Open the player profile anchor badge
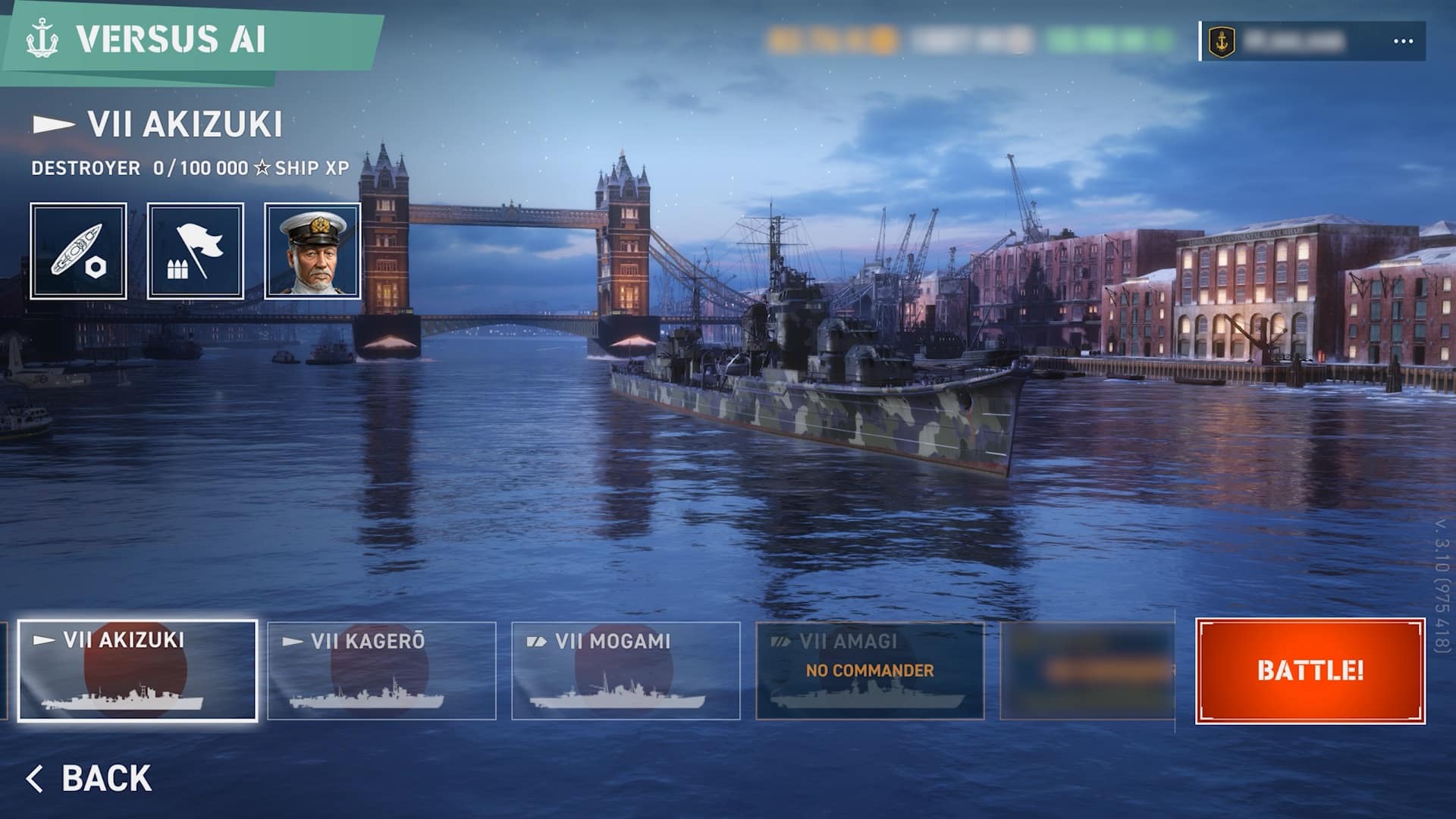The image size is (1456, 819). (1222, 42)
